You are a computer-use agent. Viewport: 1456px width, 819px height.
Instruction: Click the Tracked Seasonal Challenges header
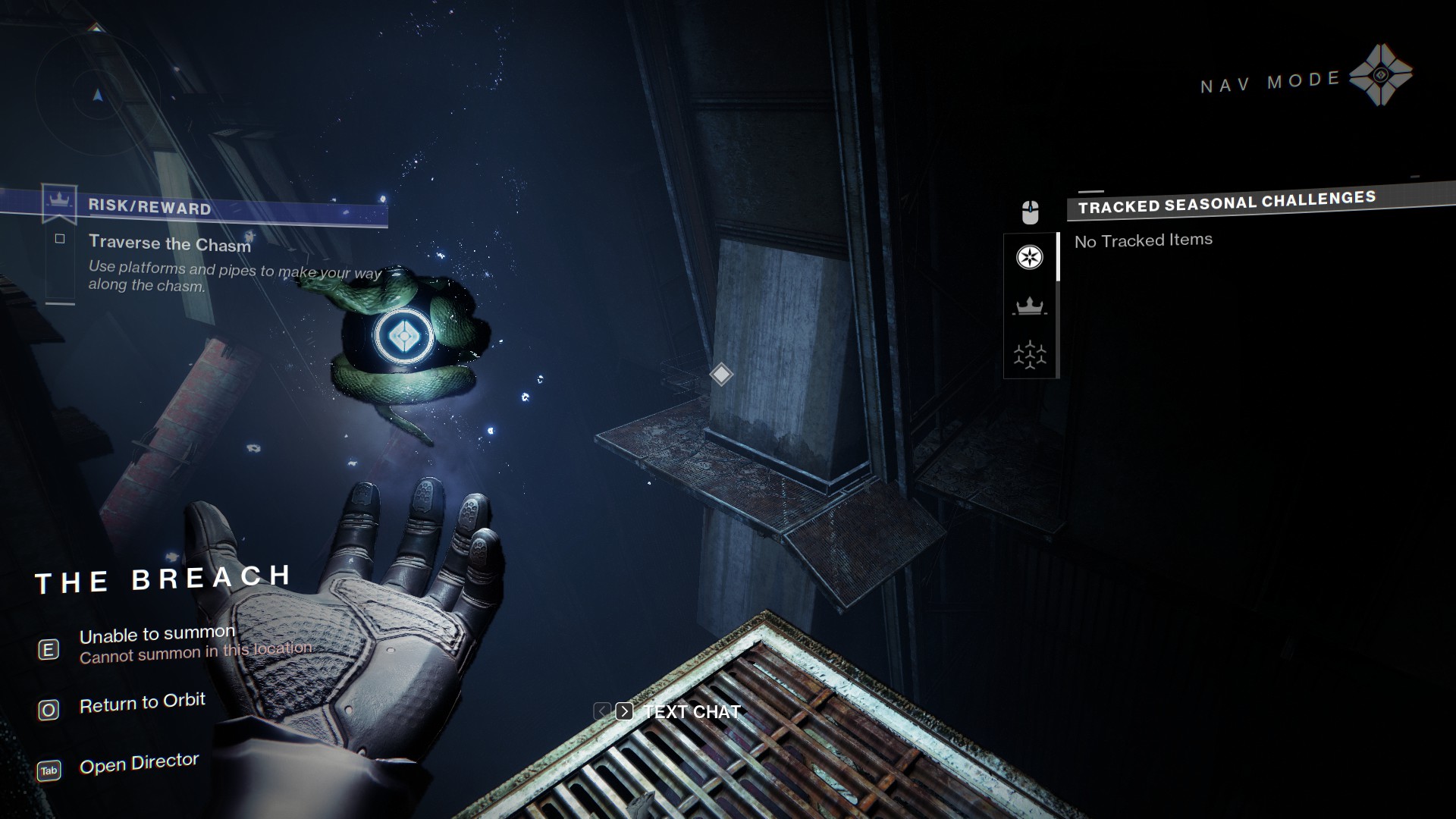pos(1226,202)
